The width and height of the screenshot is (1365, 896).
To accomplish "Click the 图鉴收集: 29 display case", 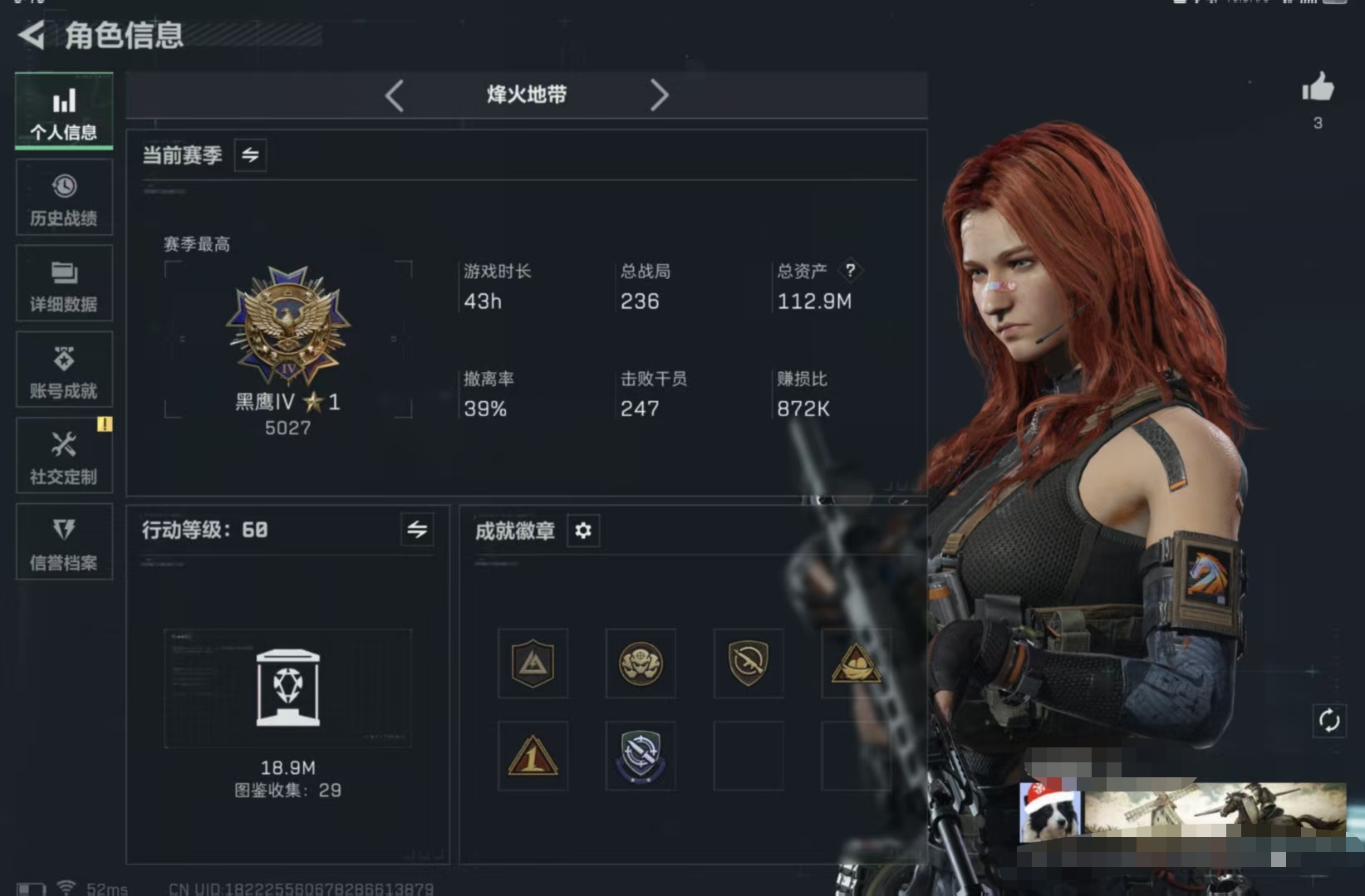I will pos(288,689).
